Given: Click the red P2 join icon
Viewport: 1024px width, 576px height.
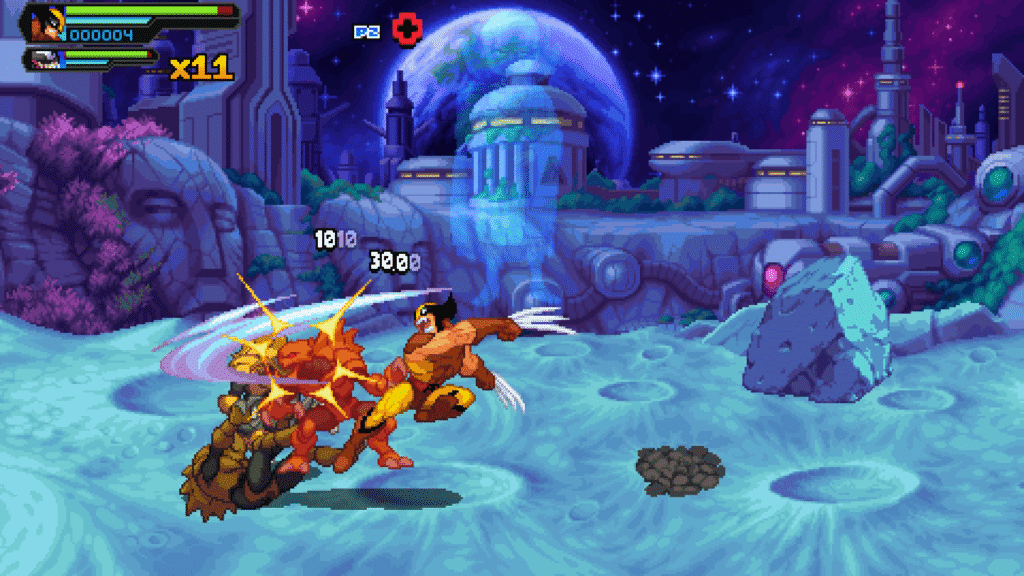Looking at the screenshot, I should [406, 30].
